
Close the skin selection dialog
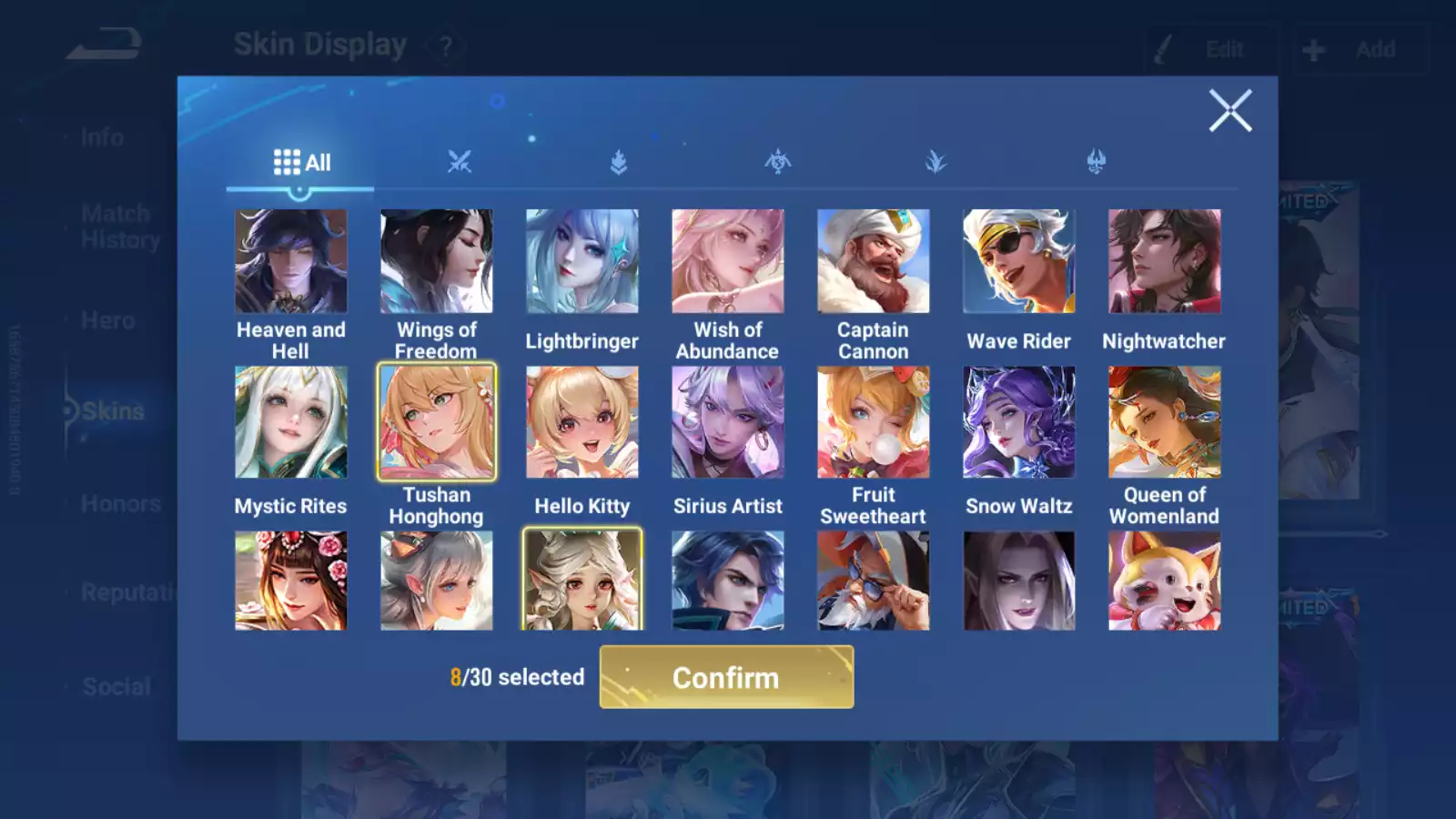(1229, 111)
